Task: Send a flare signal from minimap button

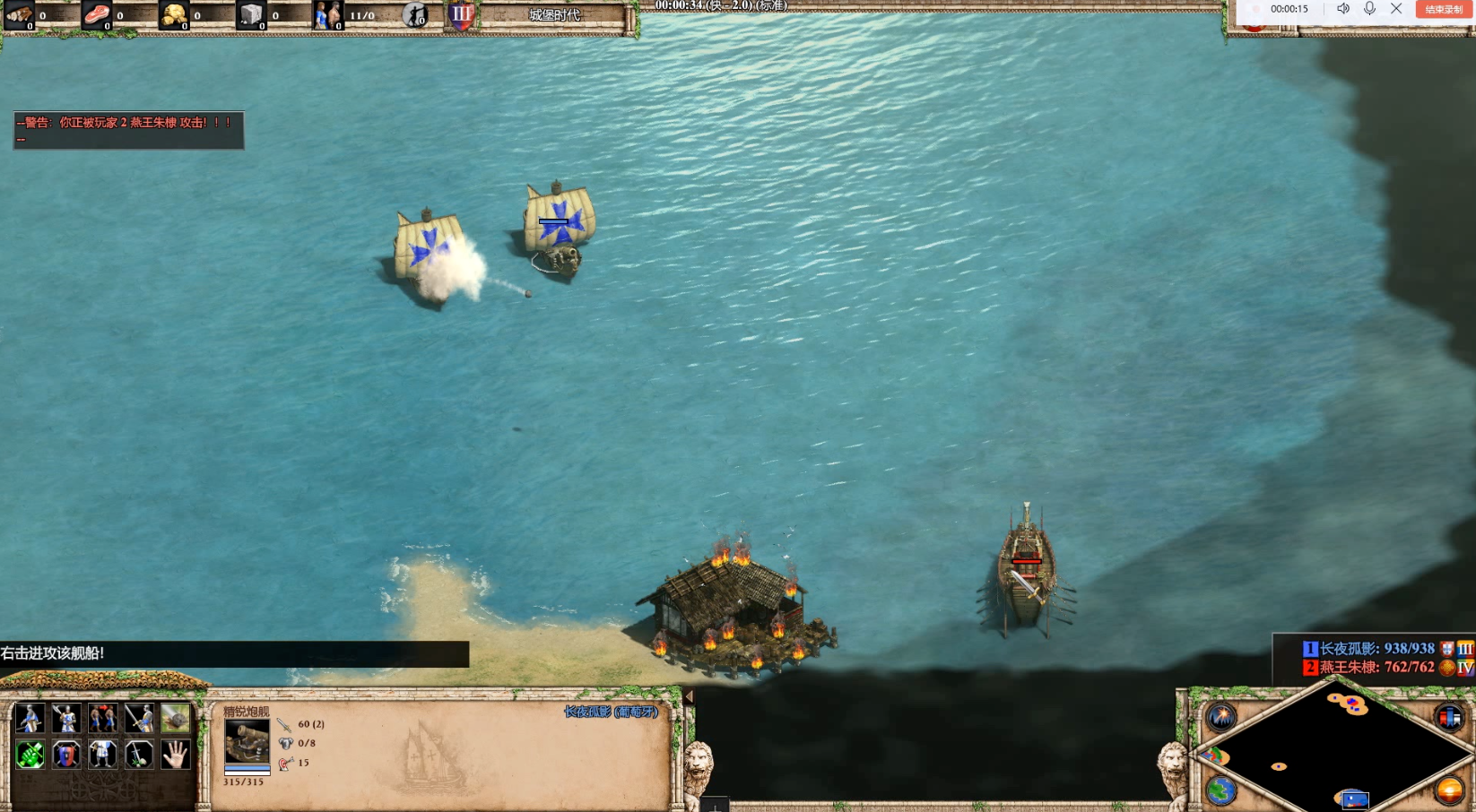Action: [x=1221, y=717]
